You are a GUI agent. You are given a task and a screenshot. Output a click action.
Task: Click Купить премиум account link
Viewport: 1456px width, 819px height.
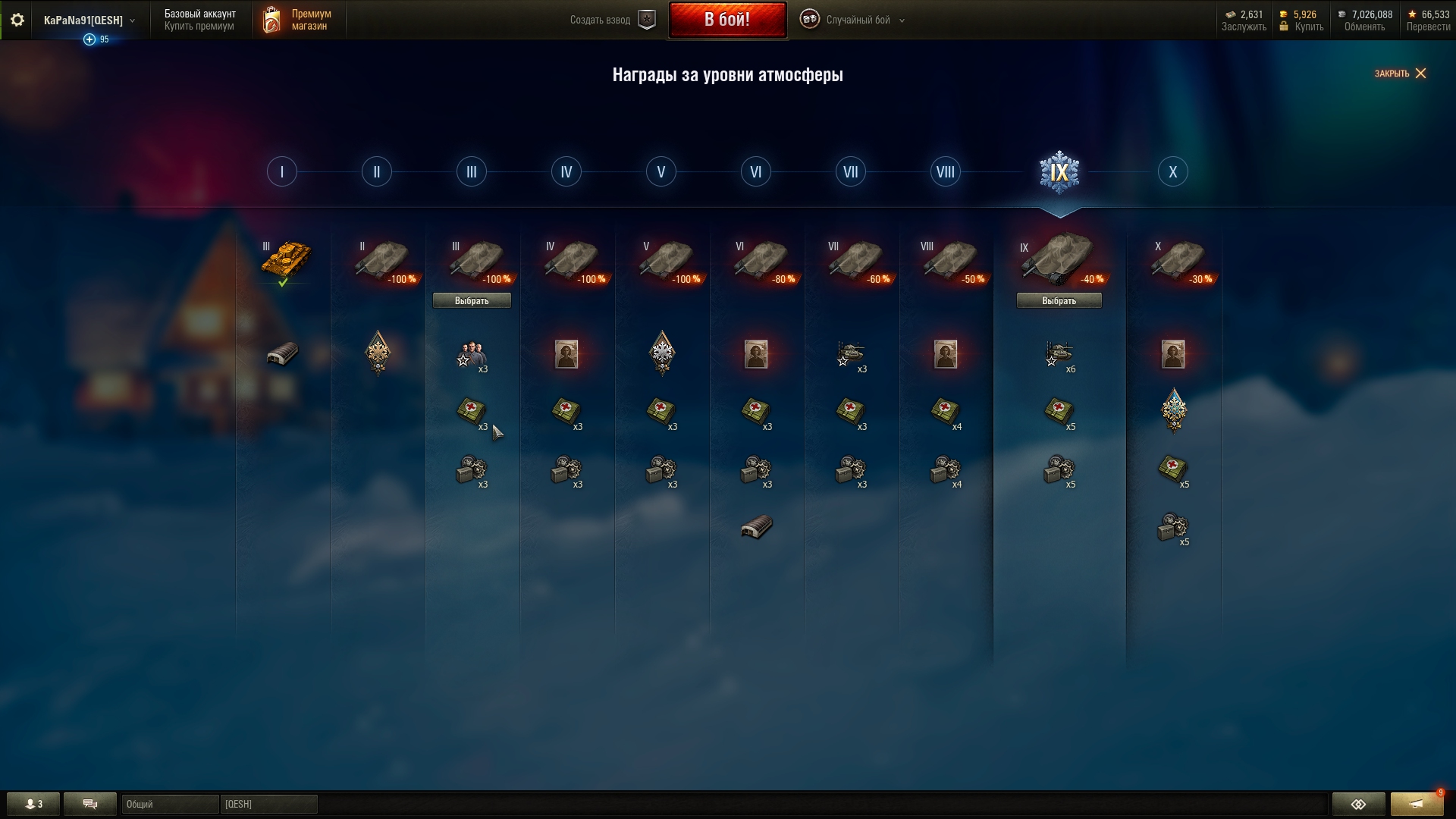[199, 27]
